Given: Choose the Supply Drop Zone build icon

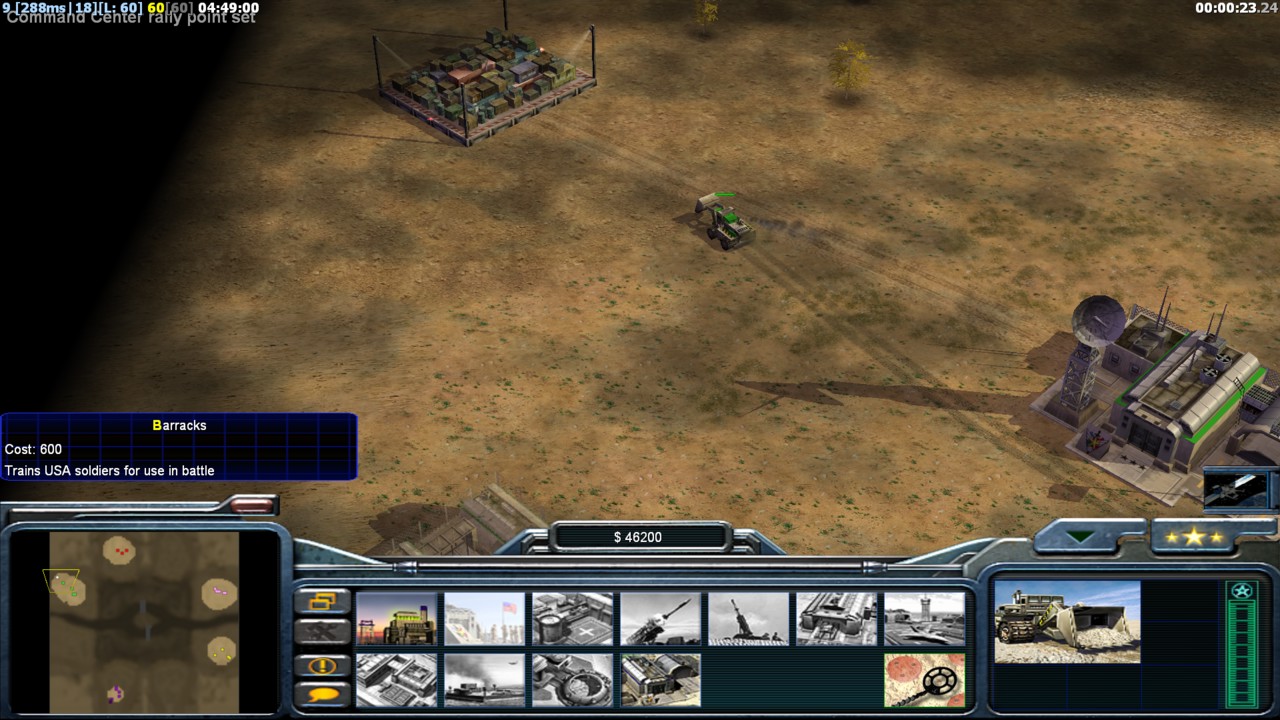Looking at the screenshot, I should point(484,680).
